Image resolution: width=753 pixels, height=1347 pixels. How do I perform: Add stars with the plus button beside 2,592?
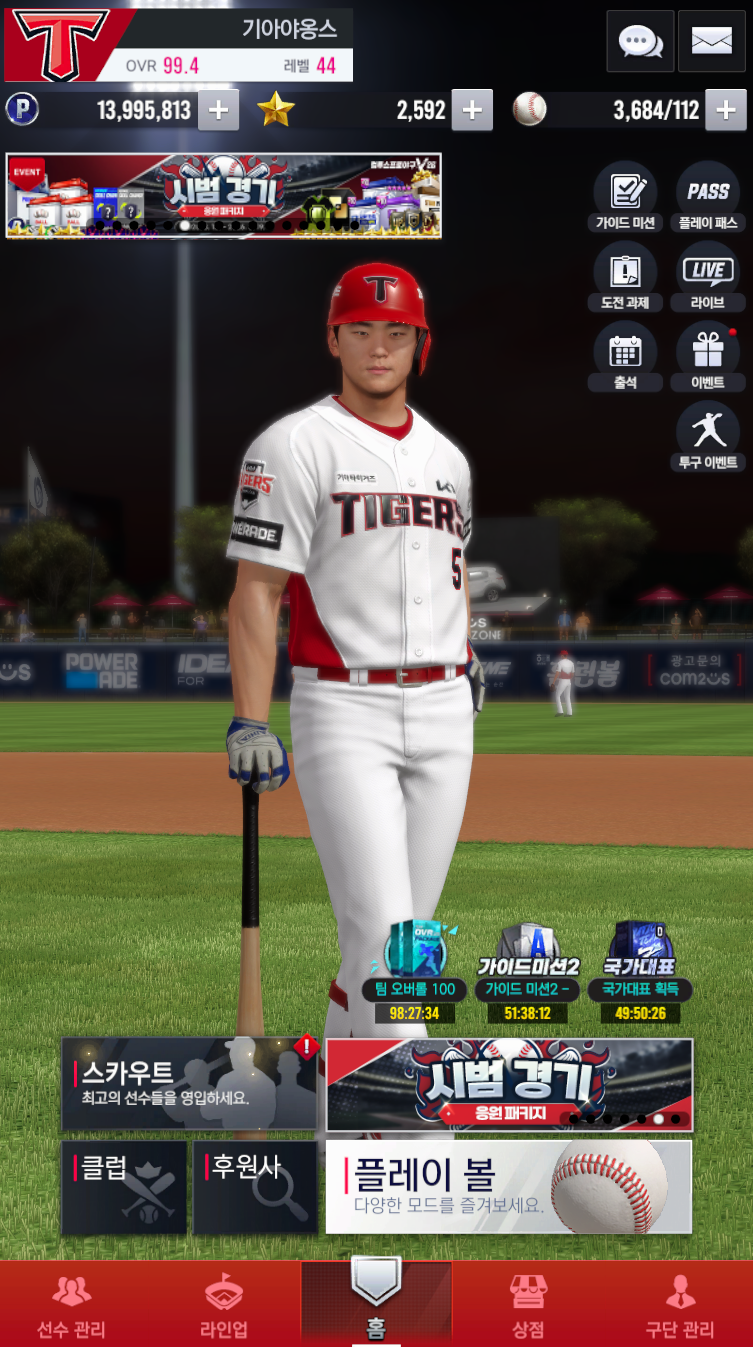point(472,110)
